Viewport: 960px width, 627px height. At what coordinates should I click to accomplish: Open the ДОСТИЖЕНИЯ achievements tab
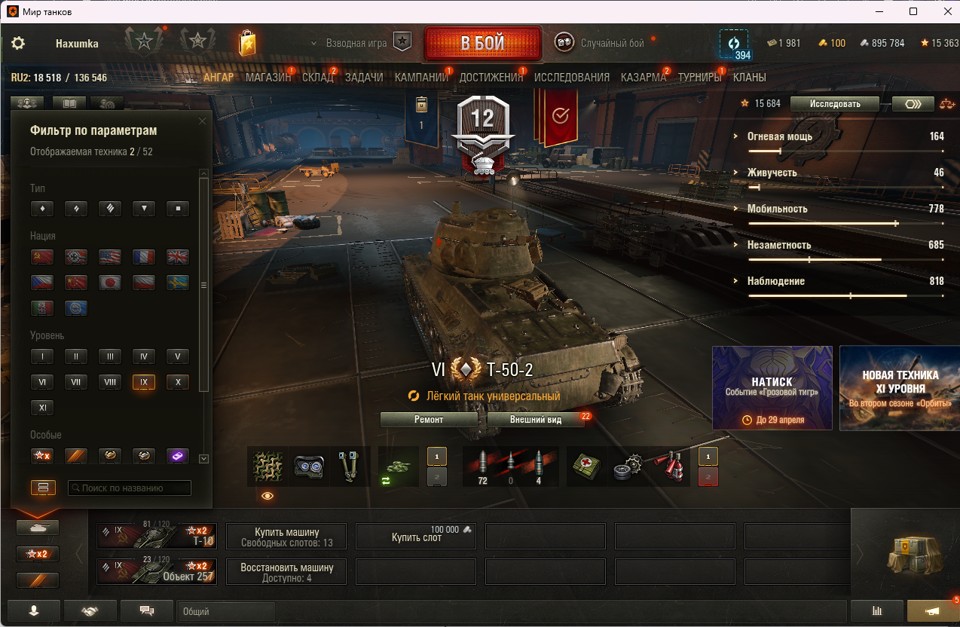point(491,77)
